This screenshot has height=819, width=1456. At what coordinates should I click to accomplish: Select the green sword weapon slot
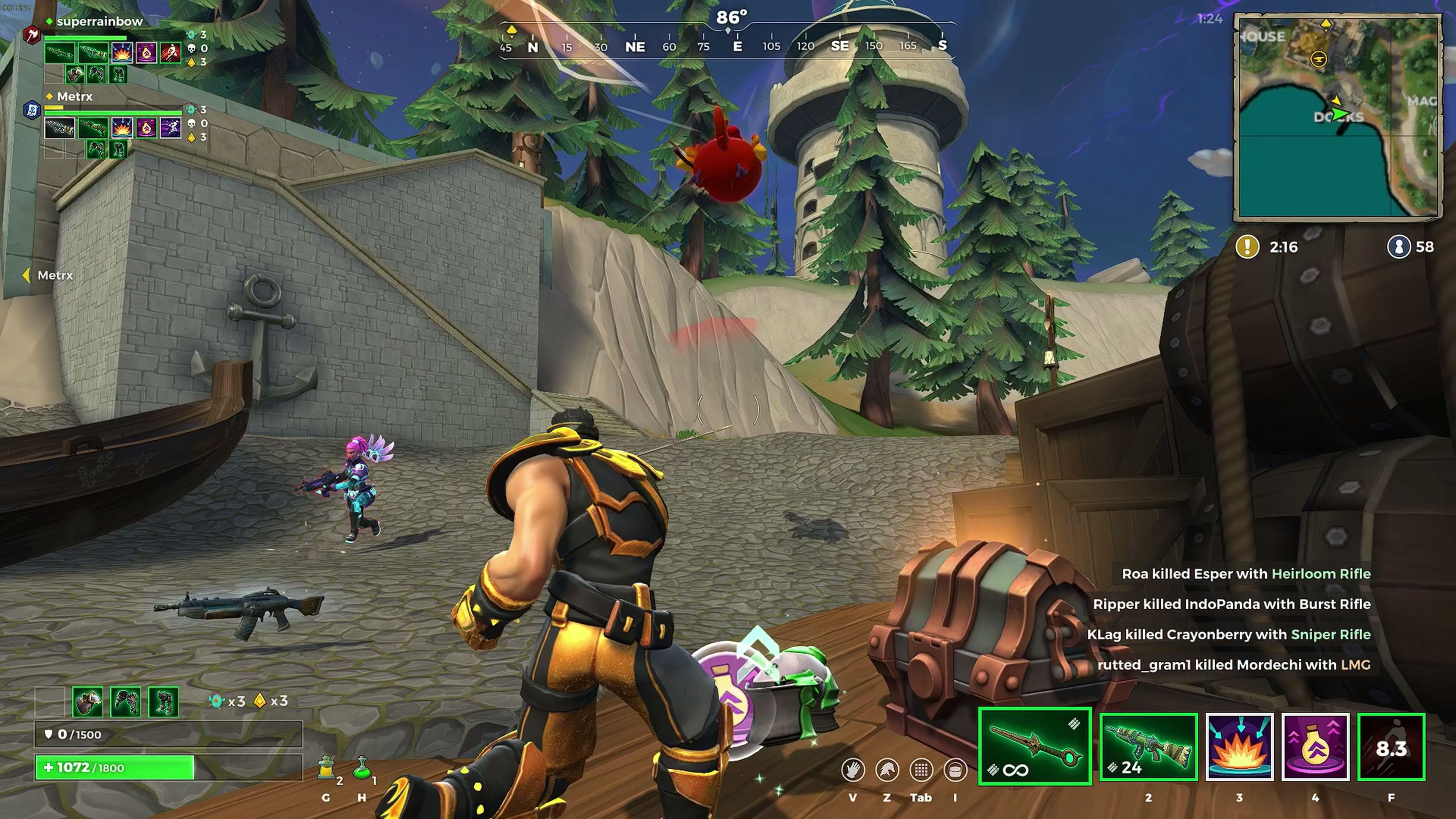click(1034, 746)
